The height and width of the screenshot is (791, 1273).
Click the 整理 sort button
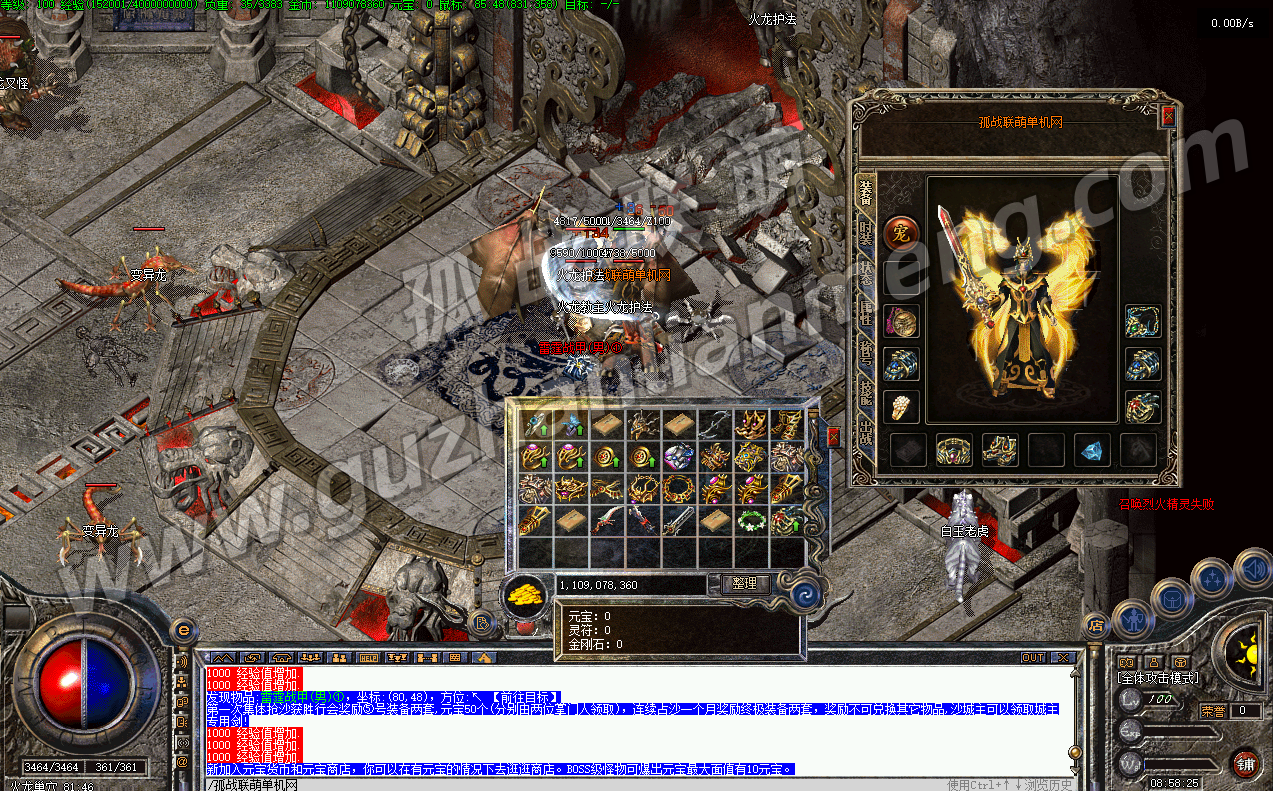[745, 584]
